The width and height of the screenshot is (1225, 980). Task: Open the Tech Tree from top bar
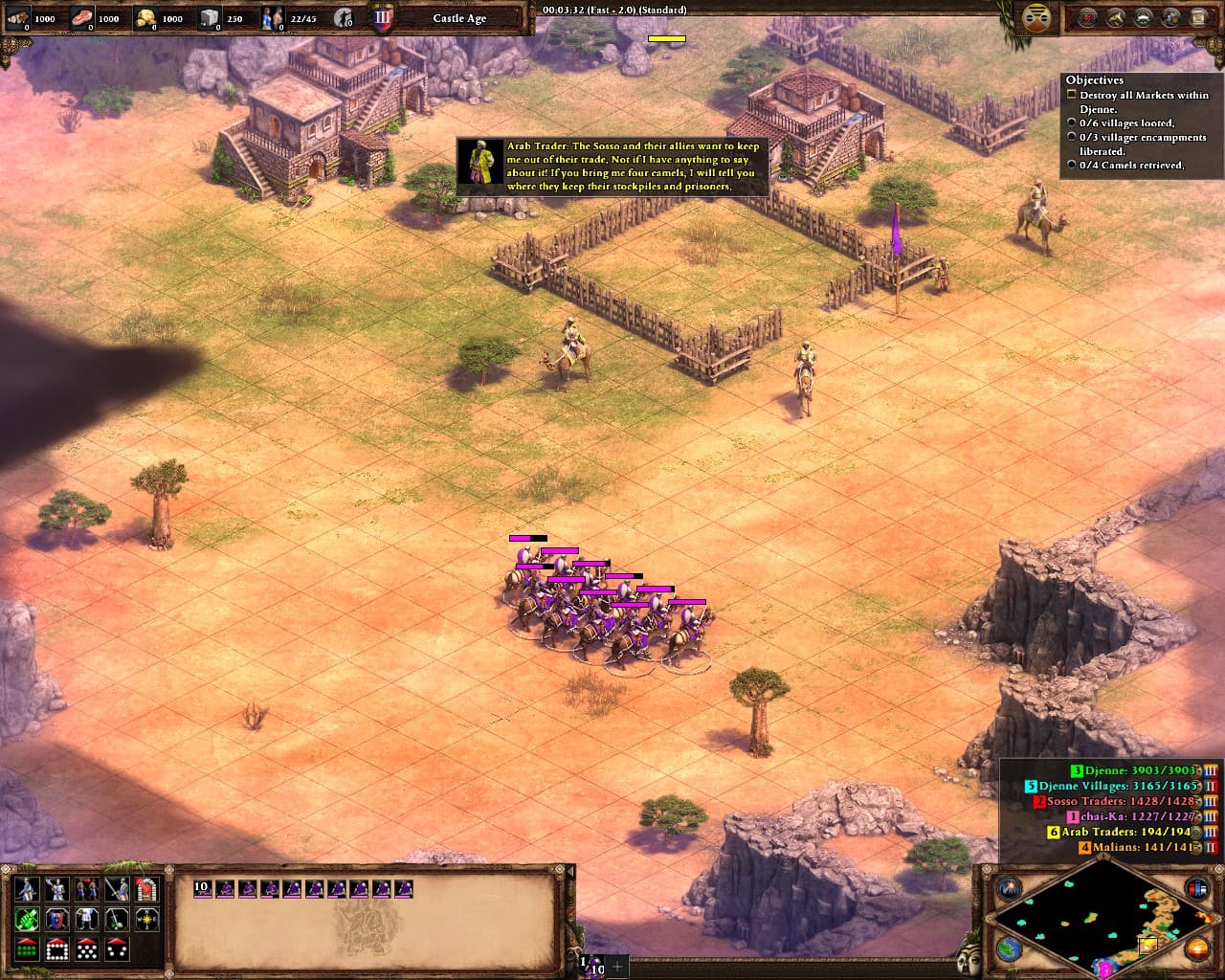click(x=1143, y=17)
